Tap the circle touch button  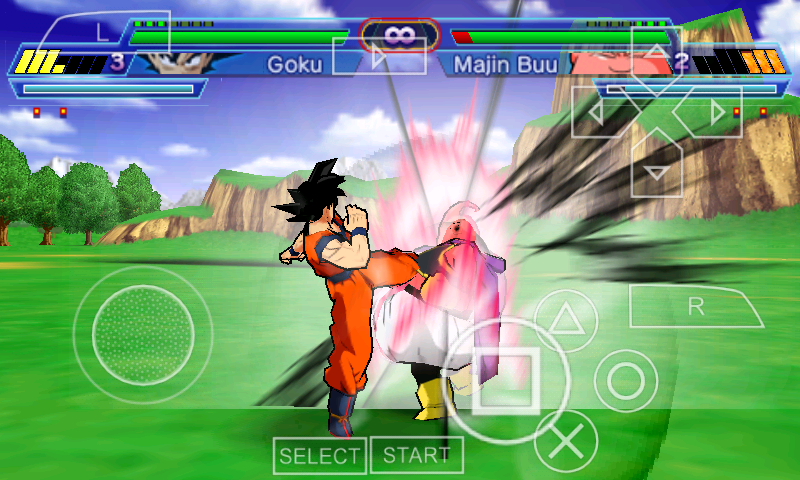click(626, 381)
